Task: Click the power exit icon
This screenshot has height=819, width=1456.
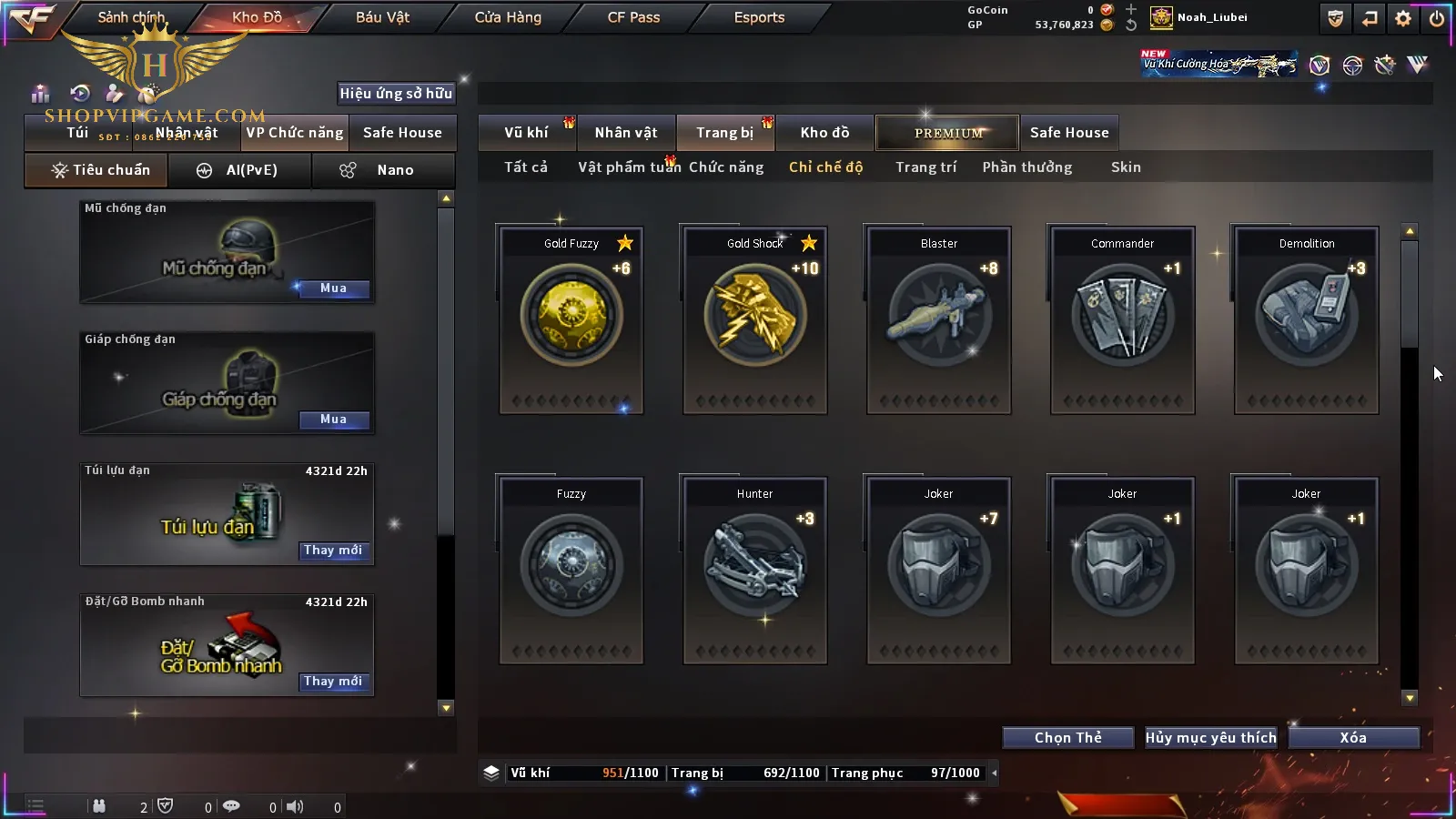Action: 1437,18
